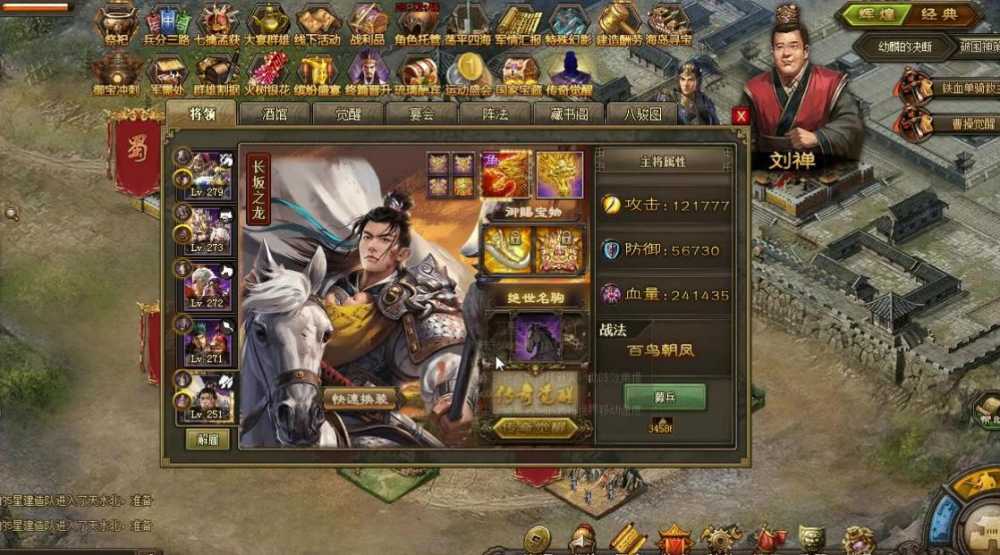Click the 快速换装 button

(360, 397)
